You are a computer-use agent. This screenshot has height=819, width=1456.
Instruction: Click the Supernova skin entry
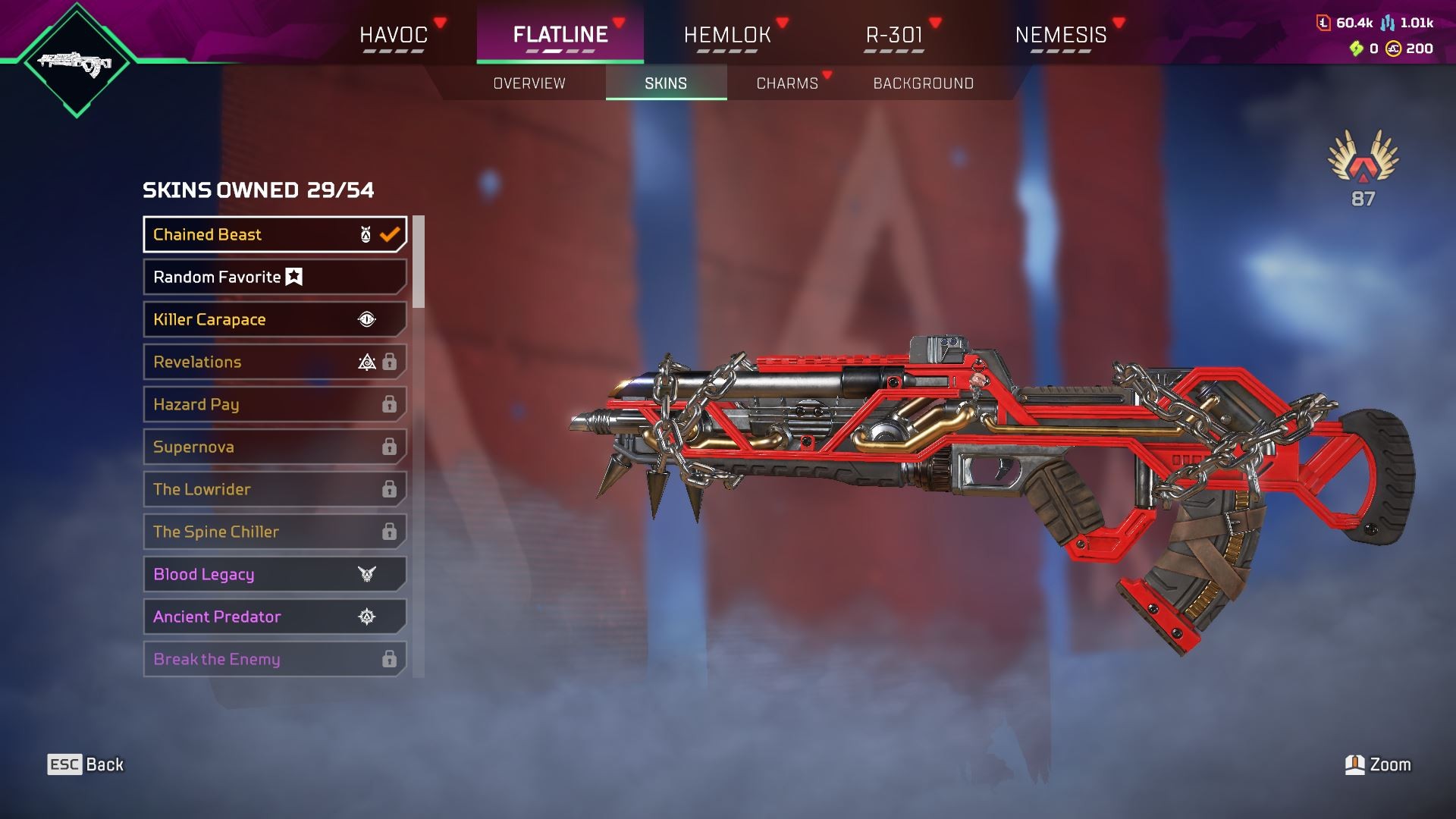click(275, 447)
